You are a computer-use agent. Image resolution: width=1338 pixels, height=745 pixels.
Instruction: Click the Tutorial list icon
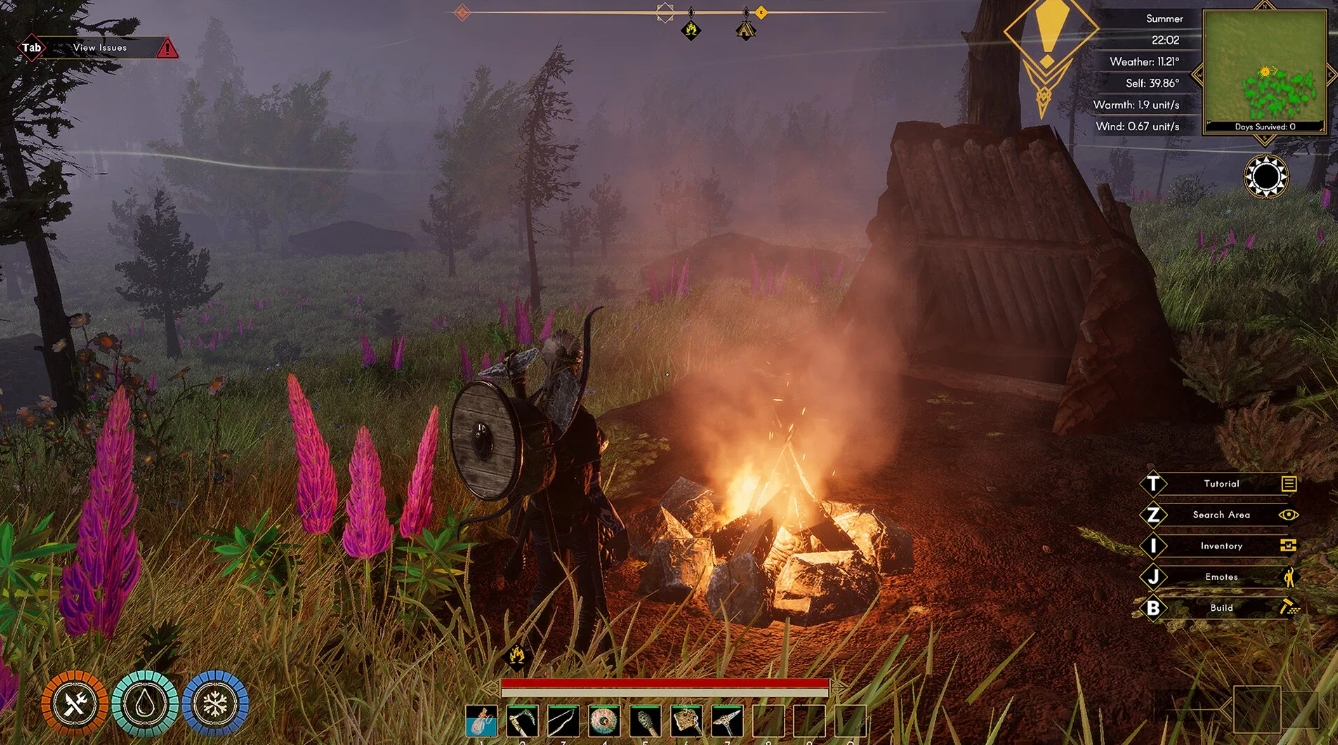[x=1290, y=483]
